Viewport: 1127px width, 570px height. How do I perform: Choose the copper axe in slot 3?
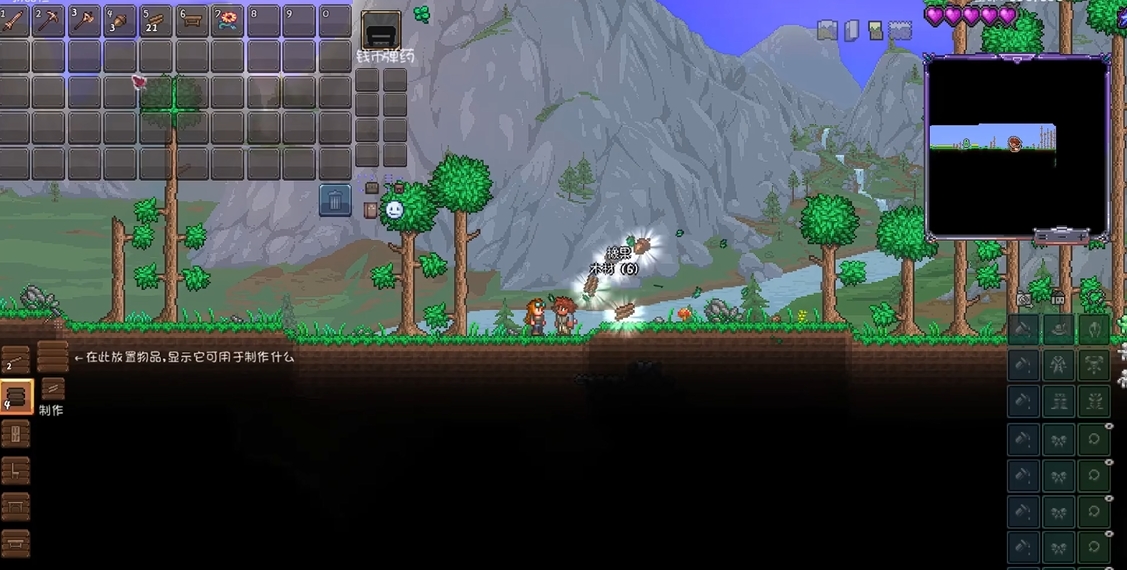pos(84,21)
